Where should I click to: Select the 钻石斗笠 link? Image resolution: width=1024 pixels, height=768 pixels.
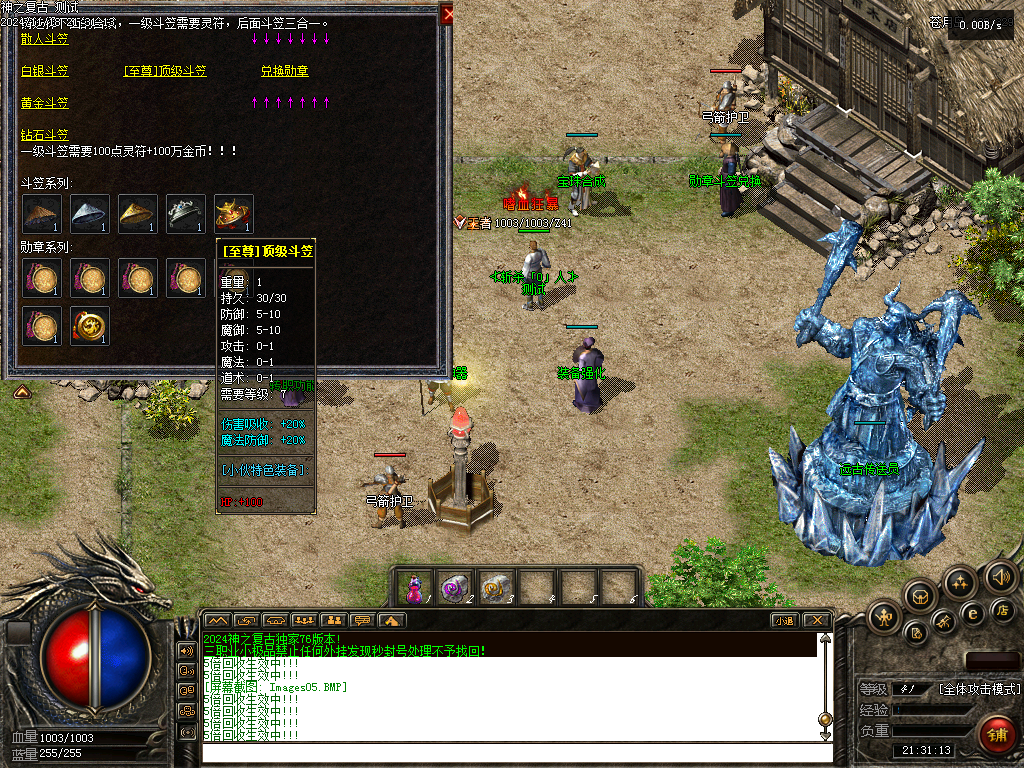45,135
